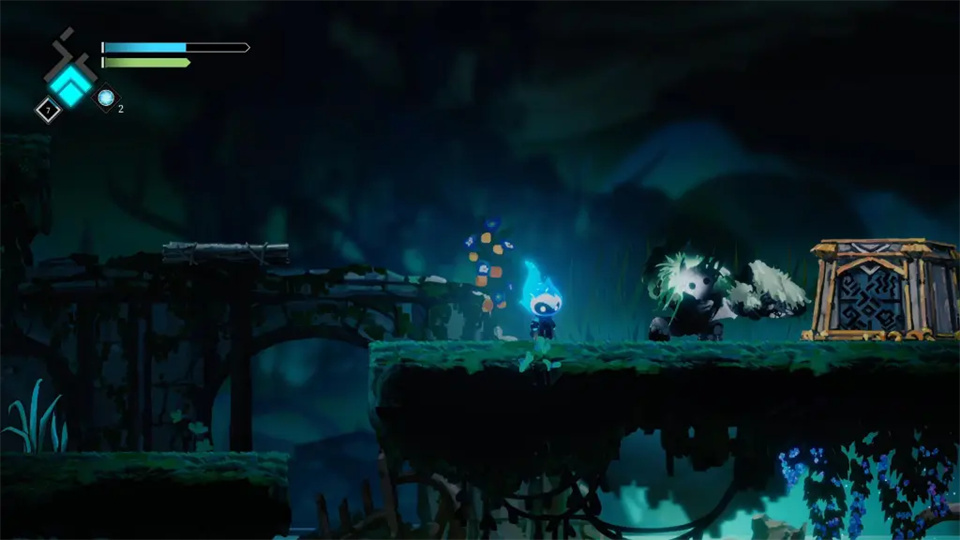Click the white diamond marked 7

(47, 109)
